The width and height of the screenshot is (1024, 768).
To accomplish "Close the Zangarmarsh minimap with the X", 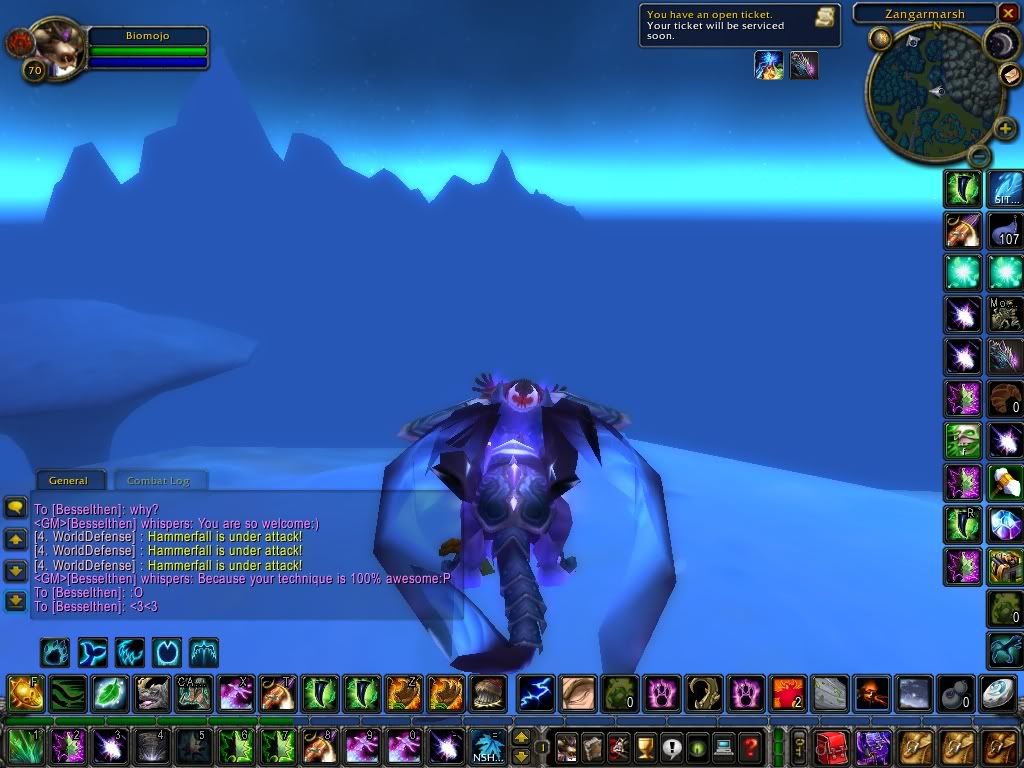I will [x=1008, y=14].
